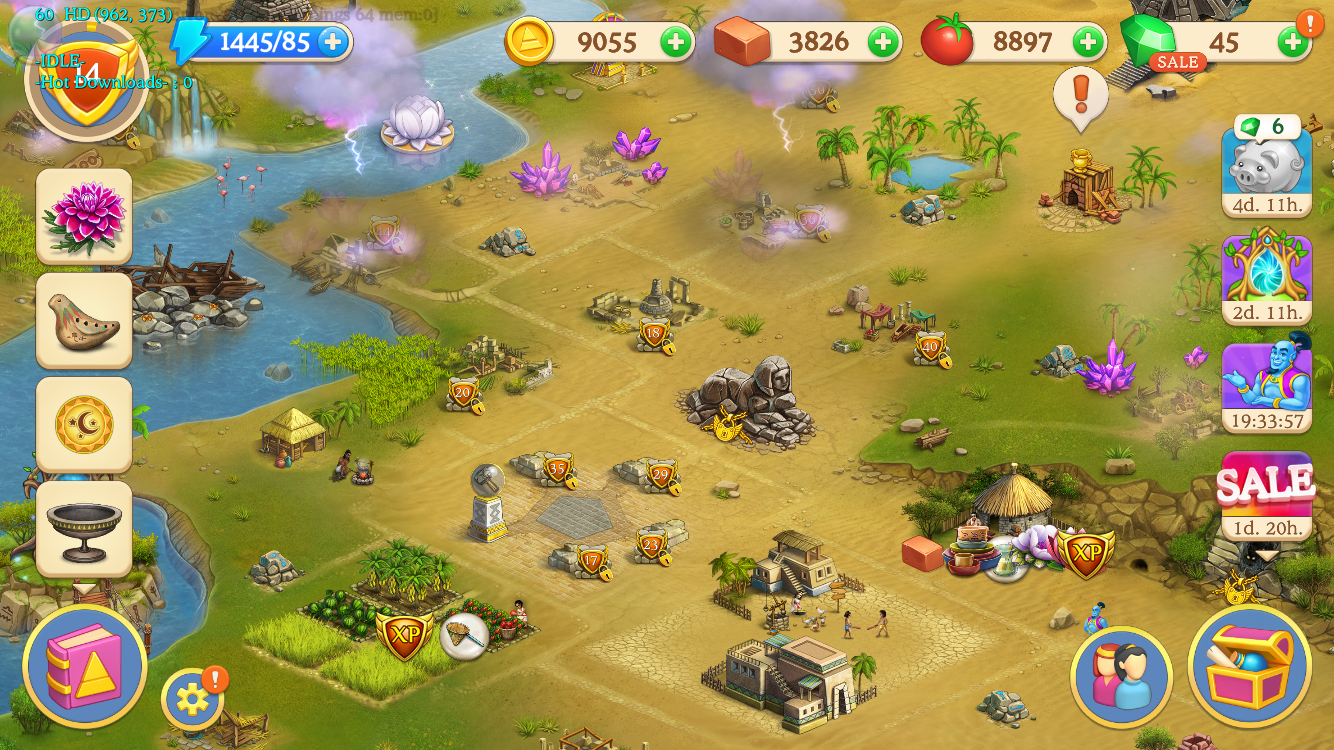Get more tomatoes with plus button
The image size is (1334, 750).
click(1088, 42)
